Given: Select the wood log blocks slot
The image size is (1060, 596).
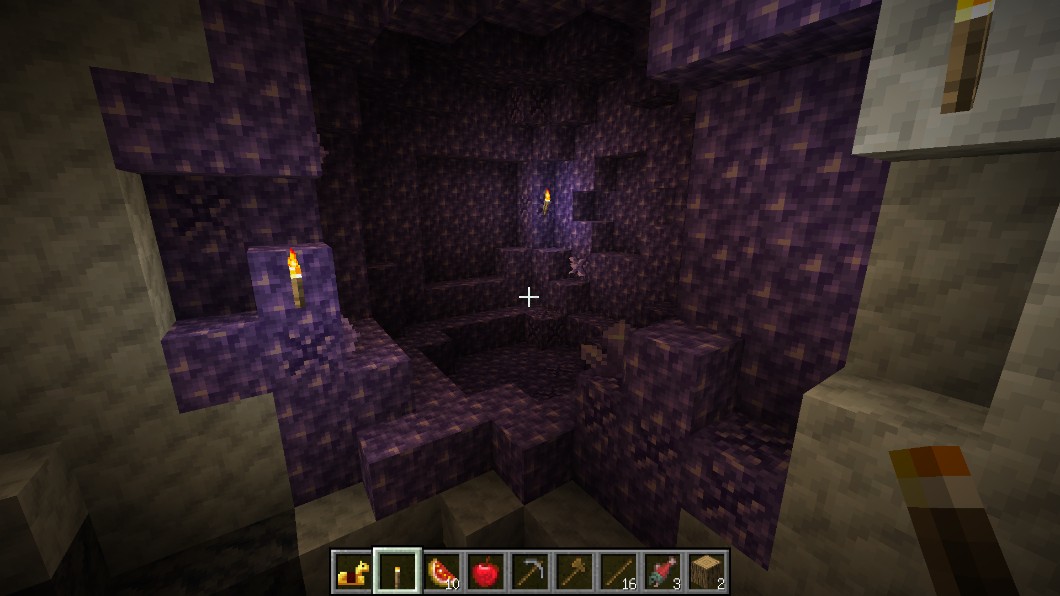Looking at the screenshot, I should coord(706,572).
